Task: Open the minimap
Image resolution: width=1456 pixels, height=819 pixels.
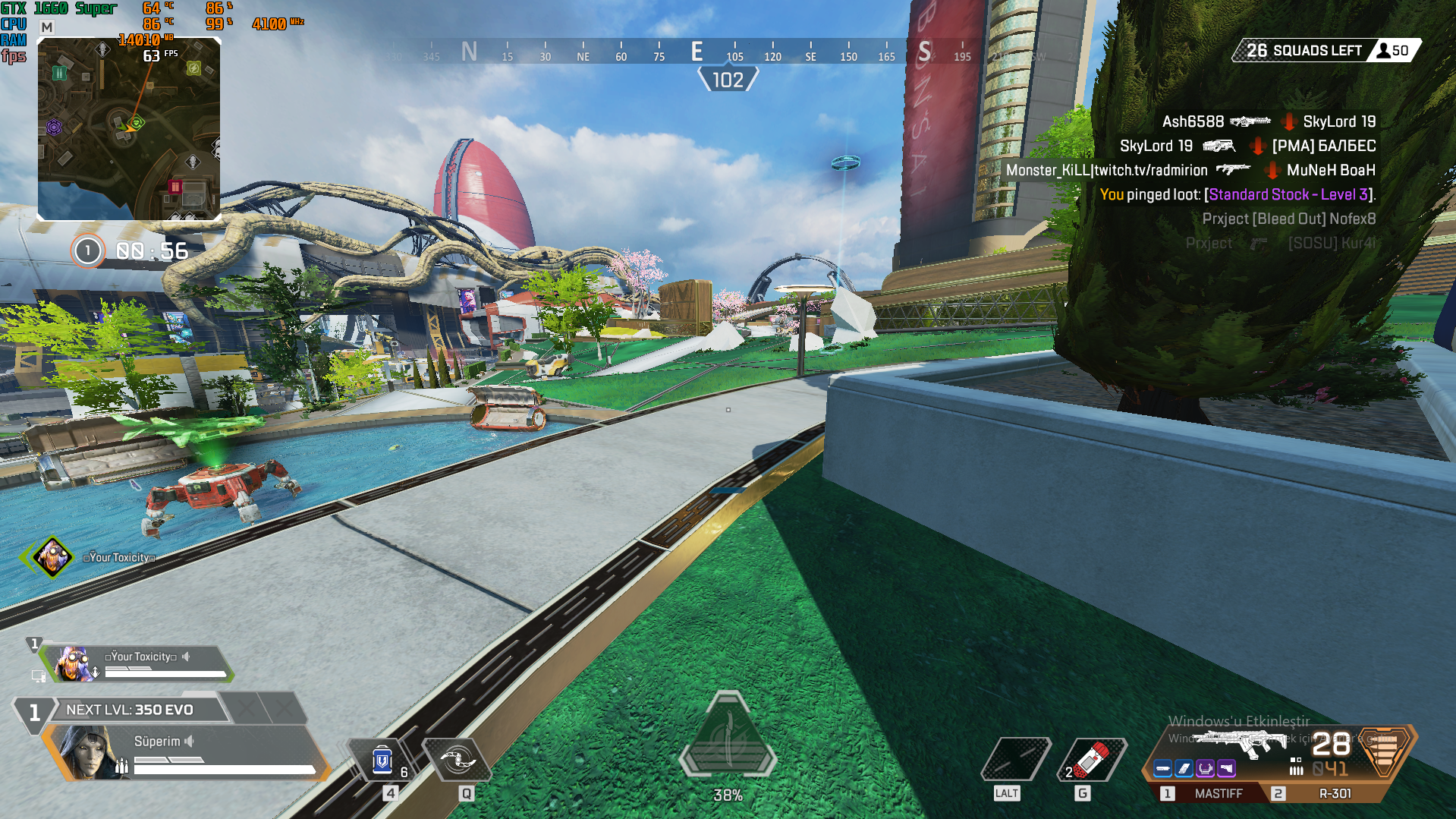Action: pyautogui.click(x=129, y=129)
